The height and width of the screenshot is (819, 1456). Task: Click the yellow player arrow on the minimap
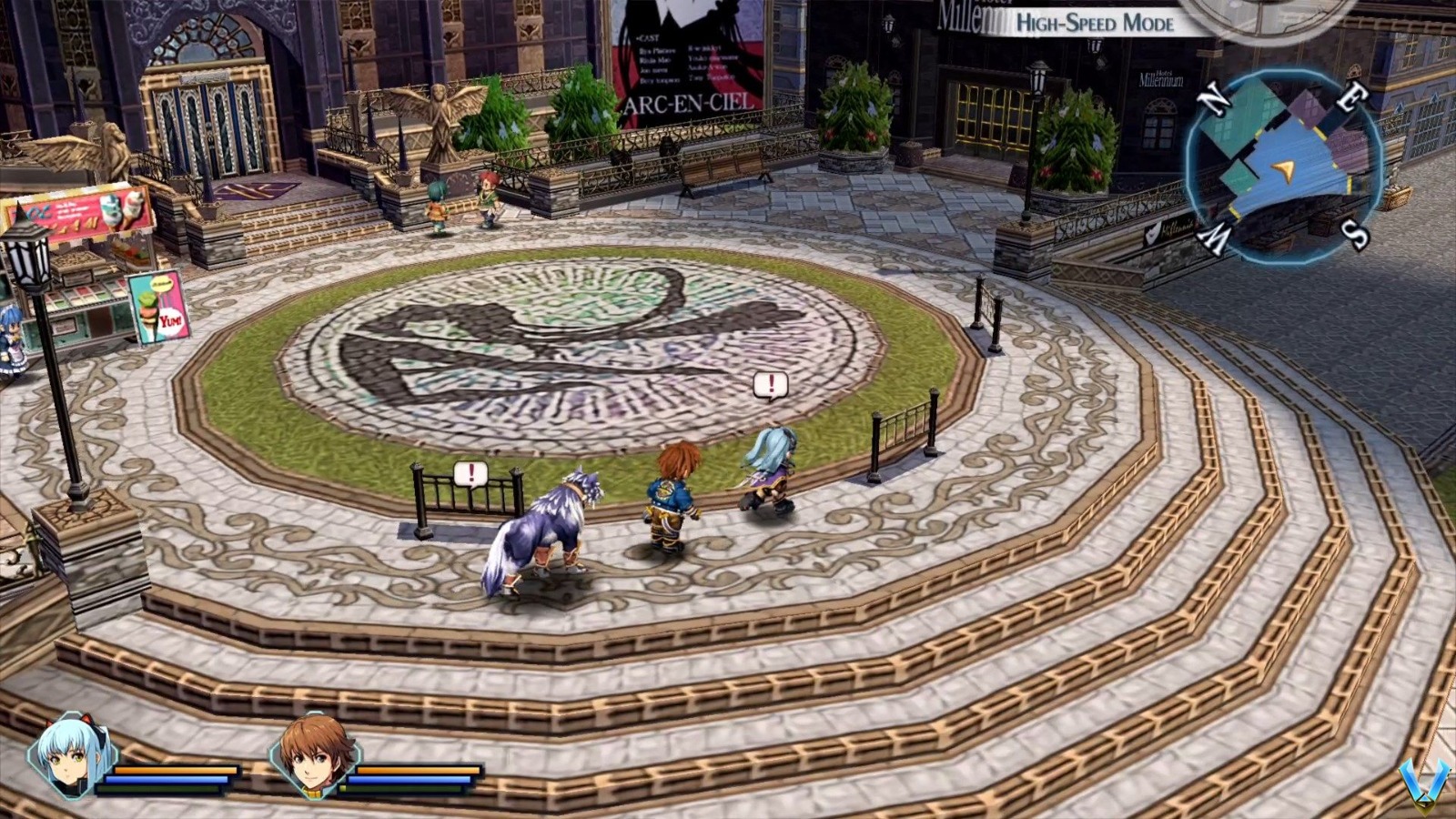(1283, 168)
